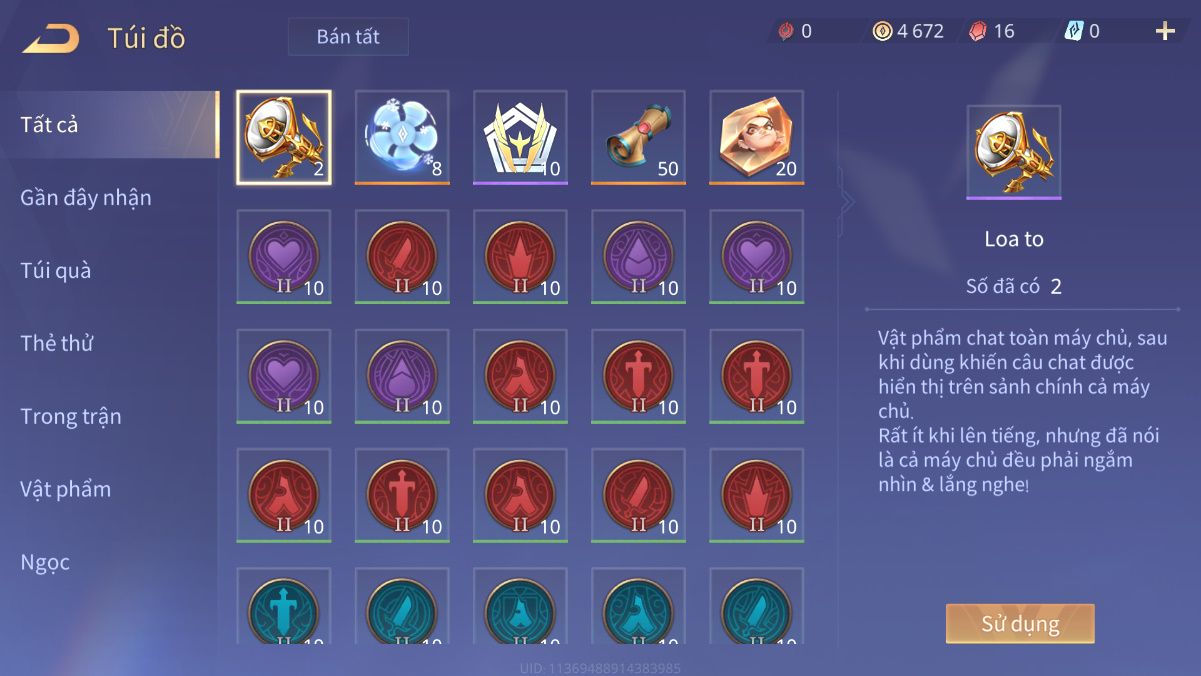Switch to Trong trận category
The height and width of the screenshot is (676, 1201).
coord(71,417)
